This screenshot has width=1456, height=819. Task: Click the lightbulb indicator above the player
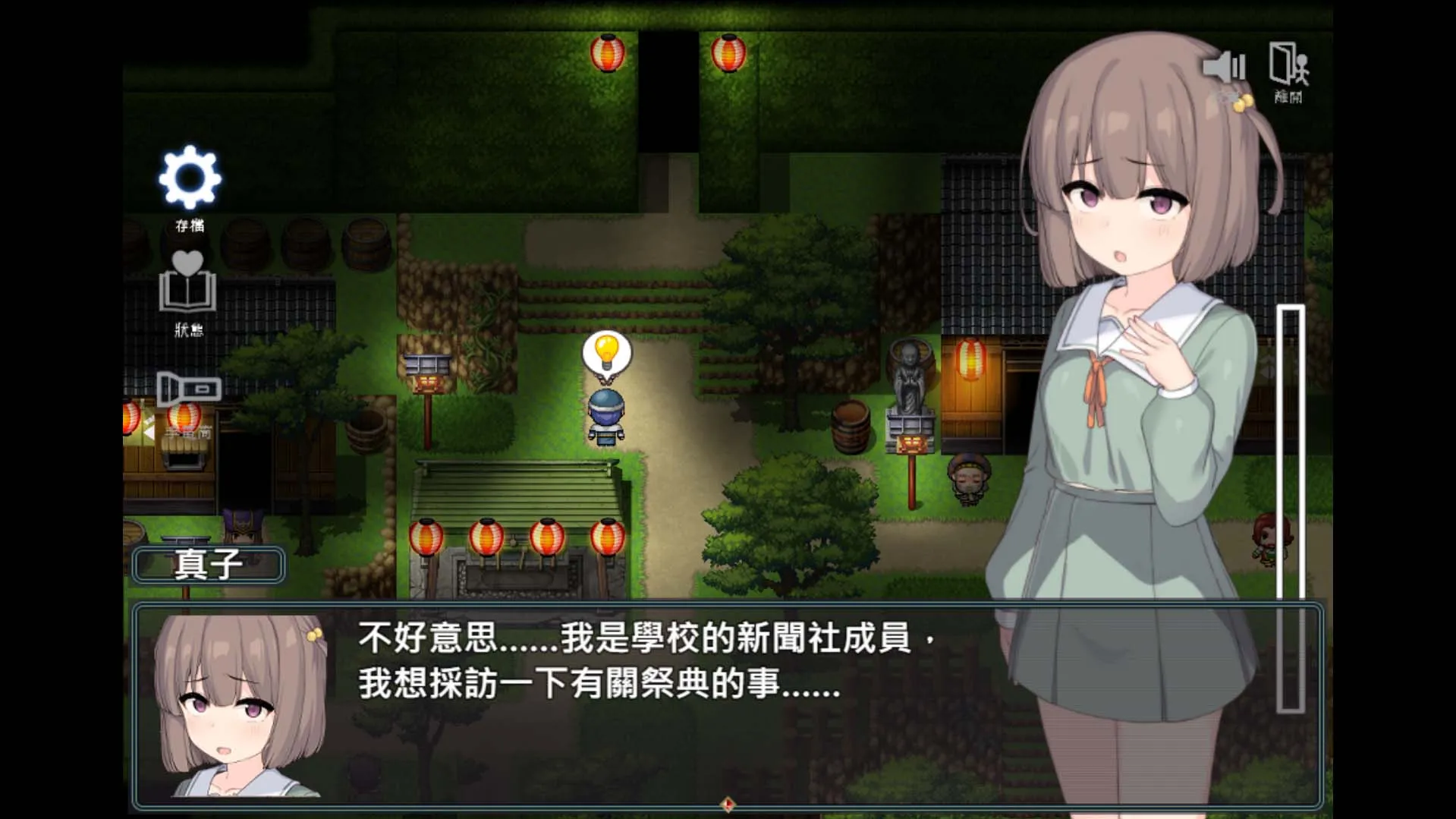pos(606,354)
